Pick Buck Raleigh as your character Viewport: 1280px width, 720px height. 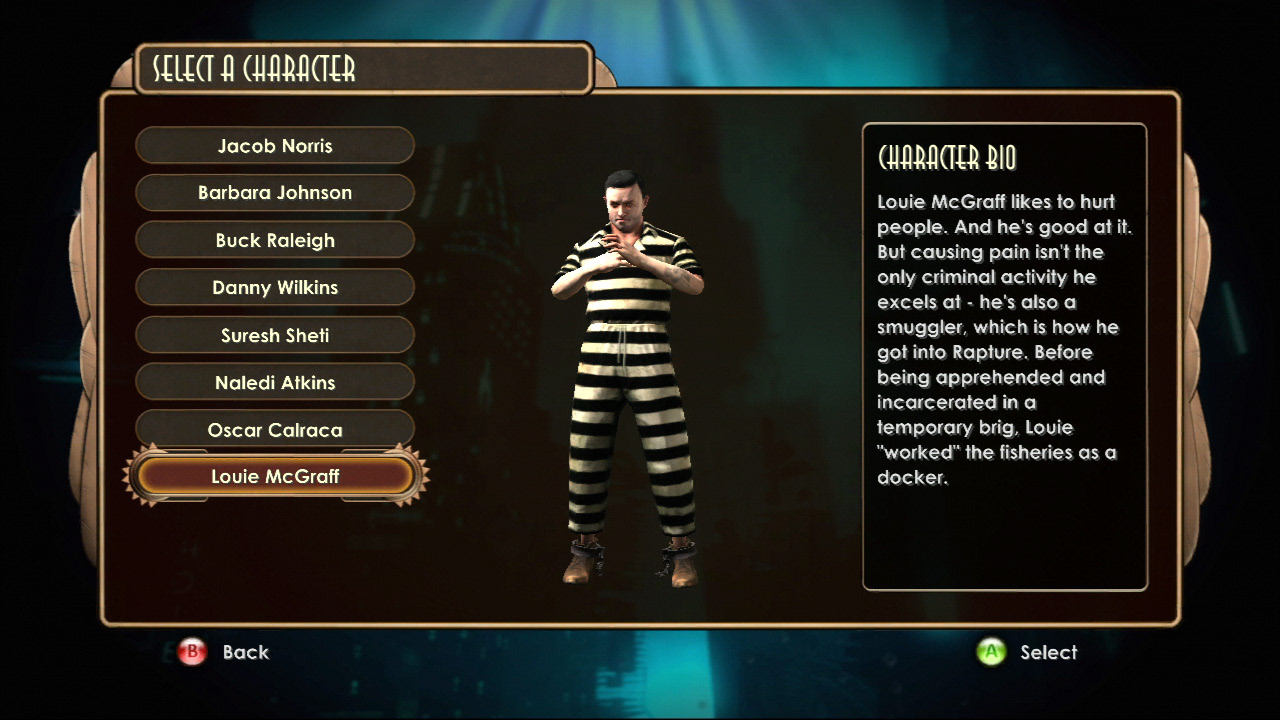pyautogui.click(x=275, y=240)
